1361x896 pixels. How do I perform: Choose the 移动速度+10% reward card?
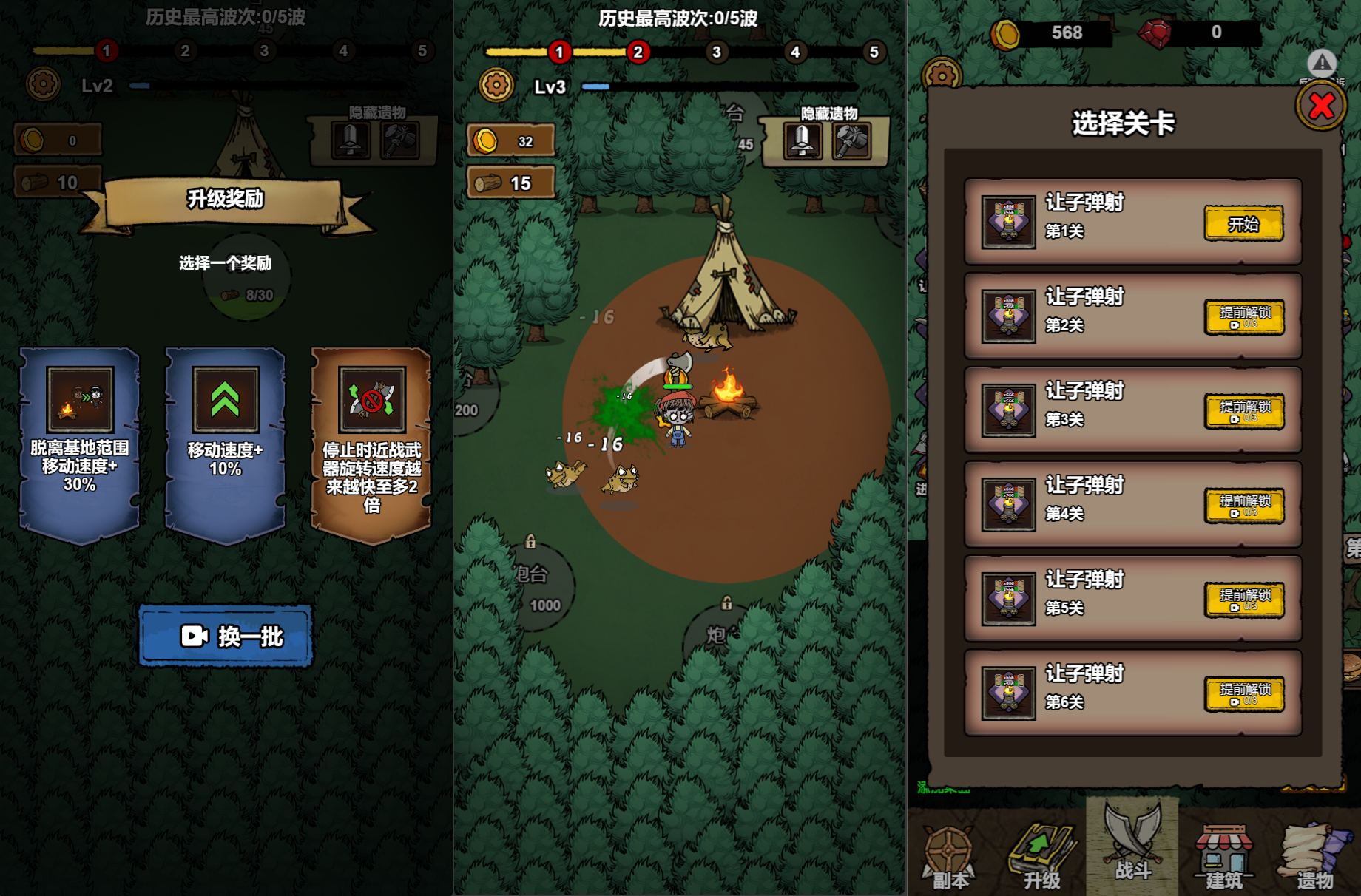tap(225, 444)
